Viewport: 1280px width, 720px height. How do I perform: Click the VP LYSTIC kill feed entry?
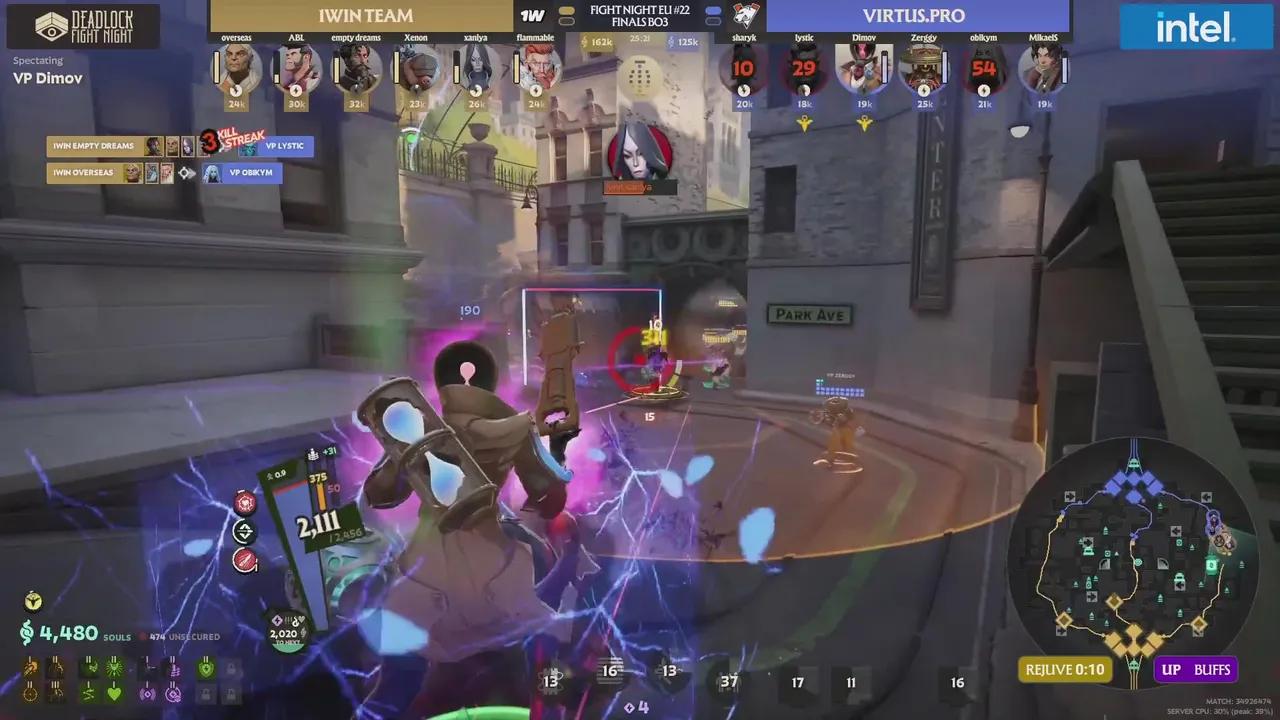(x=287, y=146)
